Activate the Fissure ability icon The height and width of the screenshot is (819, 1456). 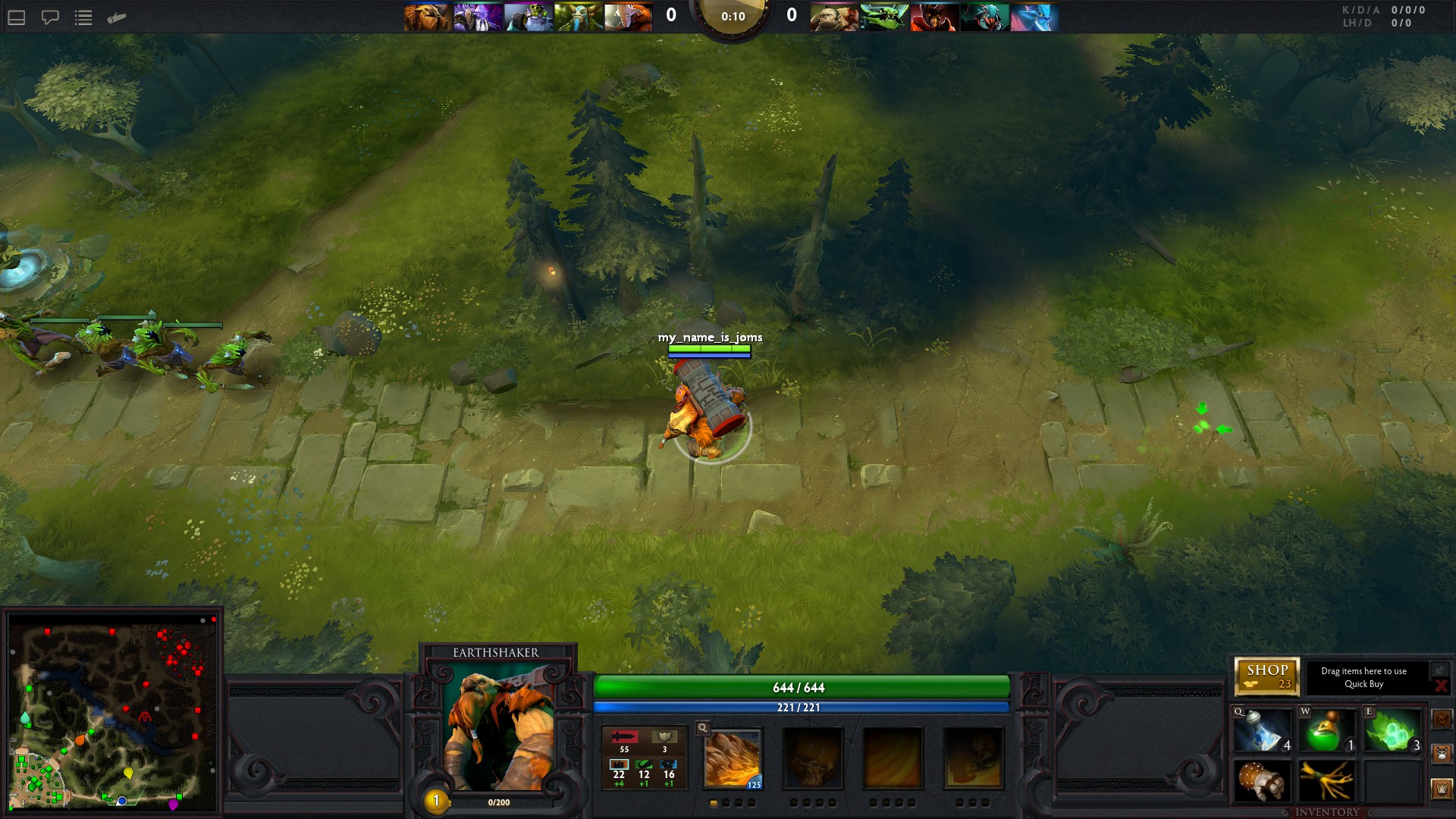tap(733, 759)
